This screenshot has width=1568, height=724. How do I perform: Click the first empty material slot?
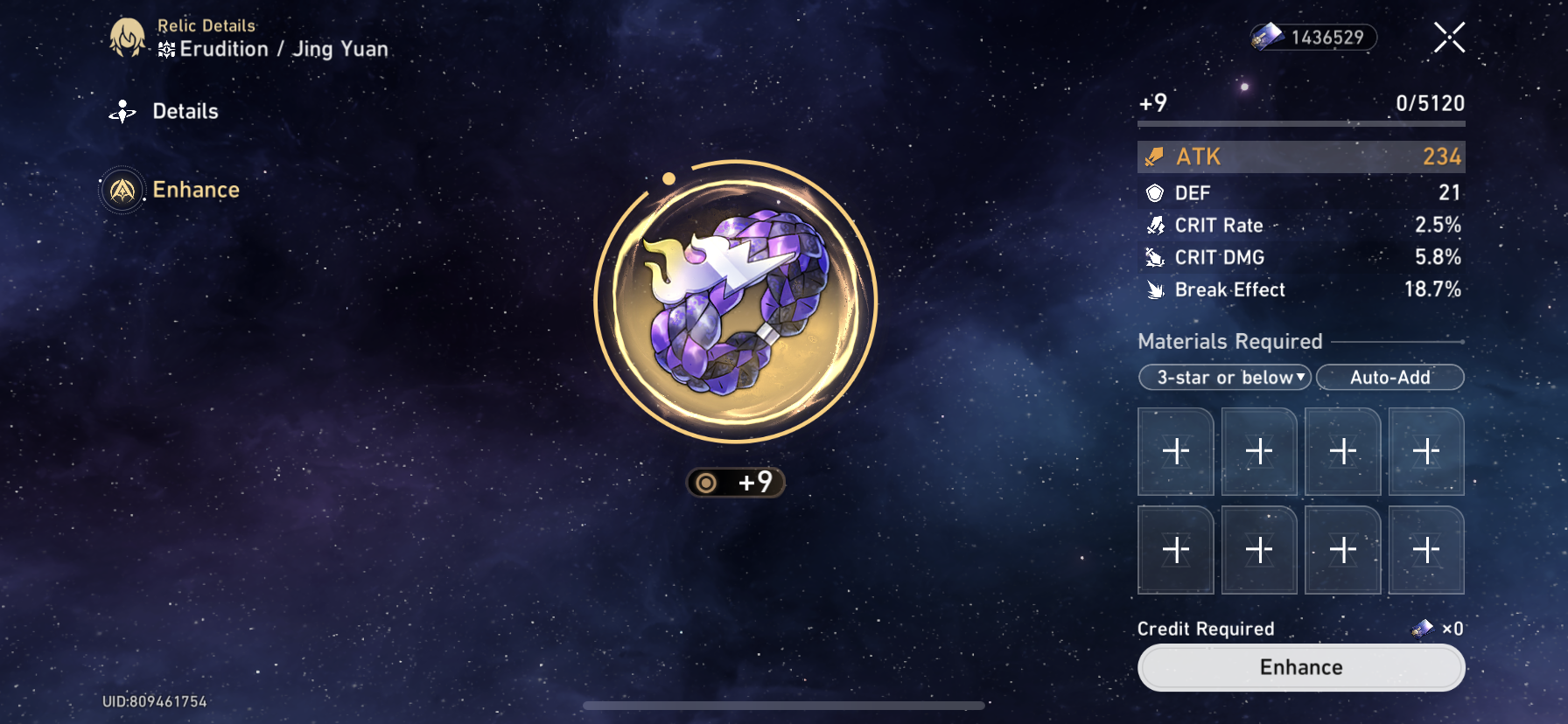pyautogui.click(x=1175, y=451)
